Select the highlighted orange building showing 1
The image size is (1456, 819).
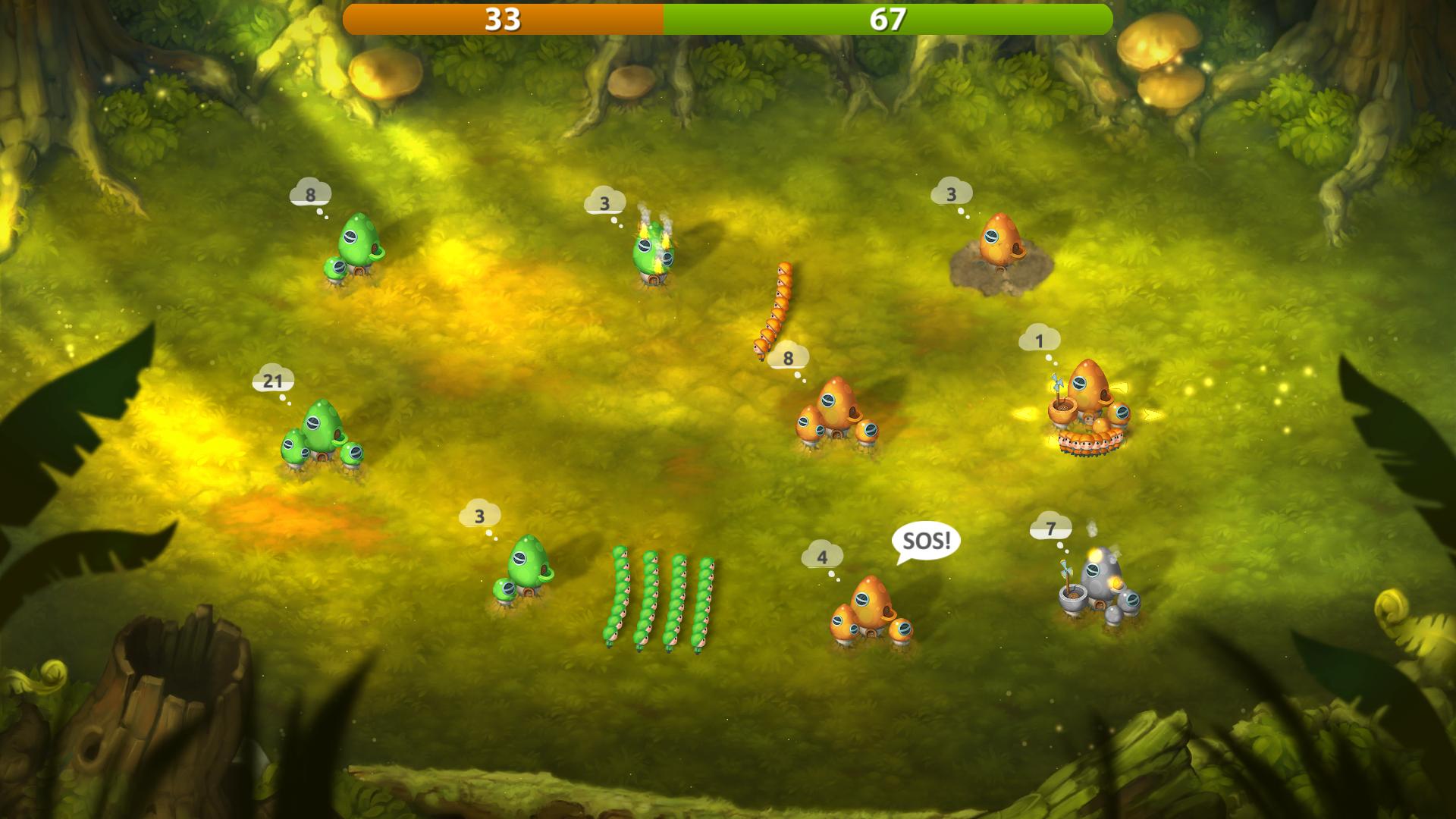click(1089, 403)
